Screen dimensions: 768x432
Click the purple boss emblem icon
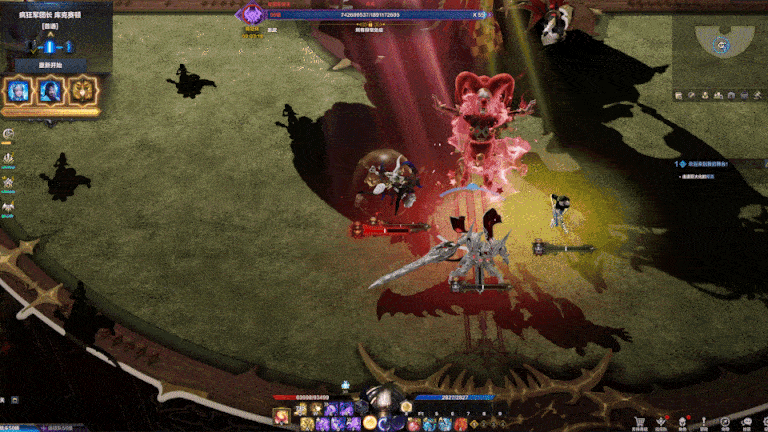[x=253, y=15]
